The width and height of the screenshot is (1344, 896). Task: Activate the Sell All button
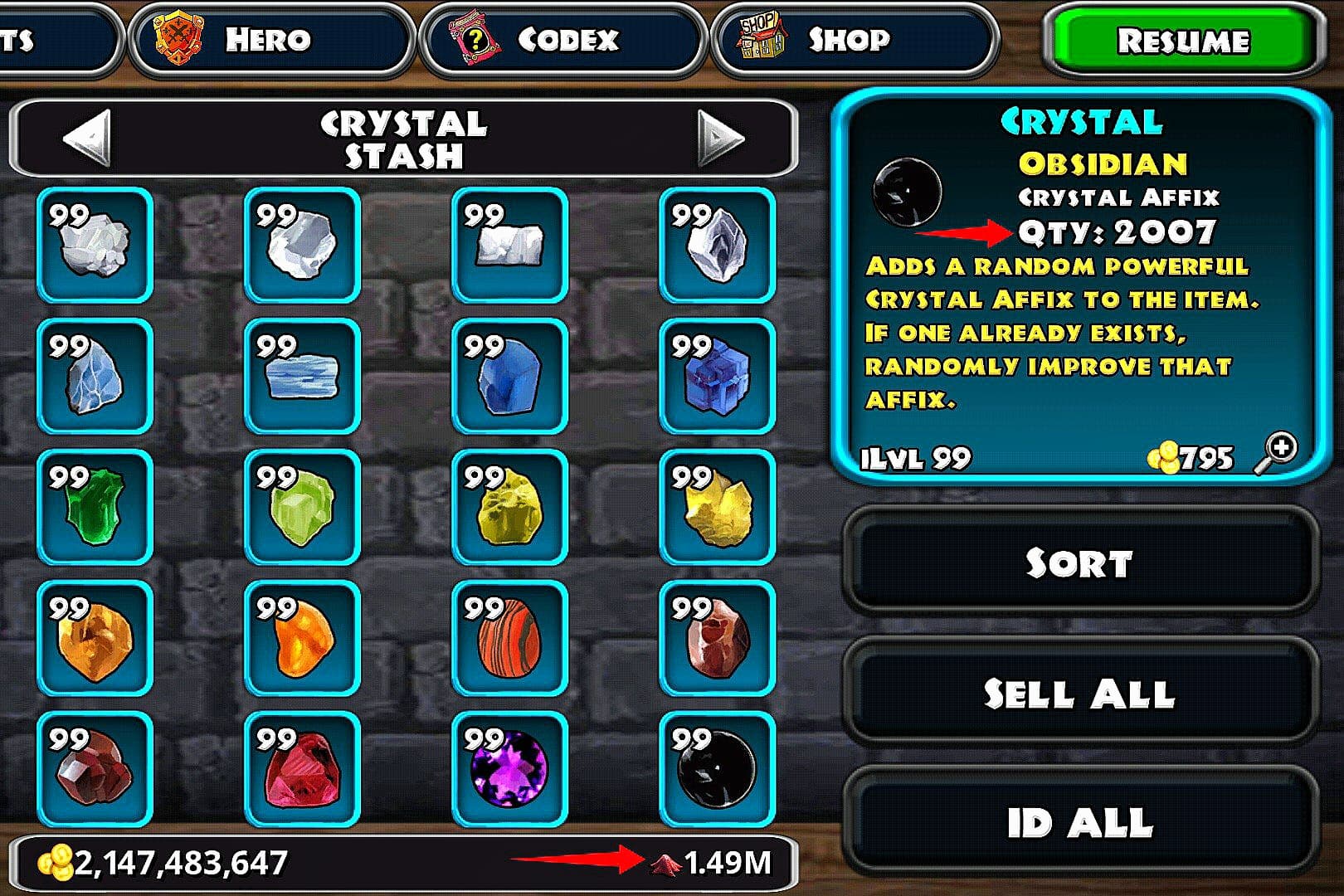tap(1079, 694)
